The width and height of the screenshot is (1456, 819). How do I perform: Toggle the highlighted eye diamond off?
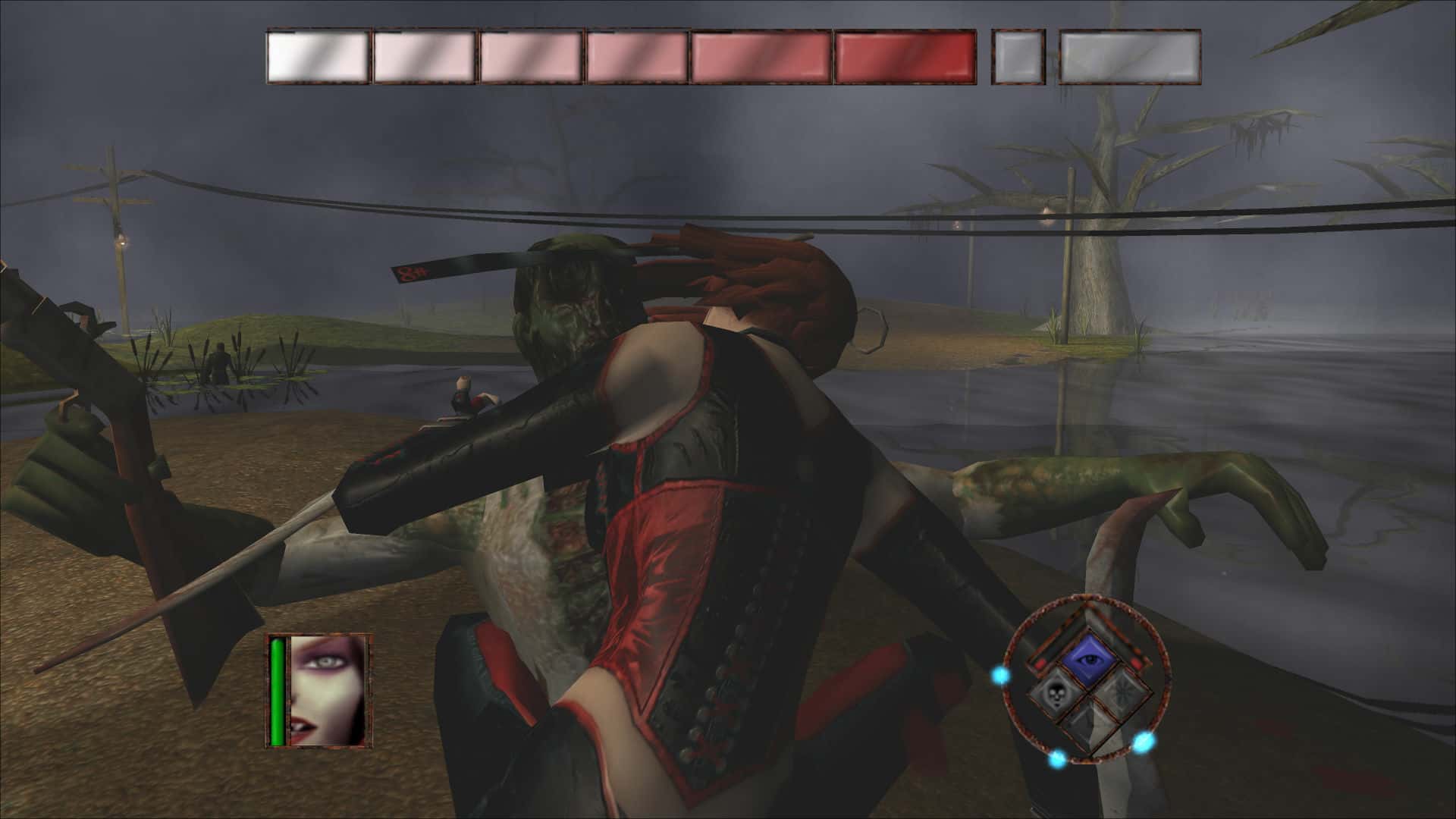pos(1088,659)
